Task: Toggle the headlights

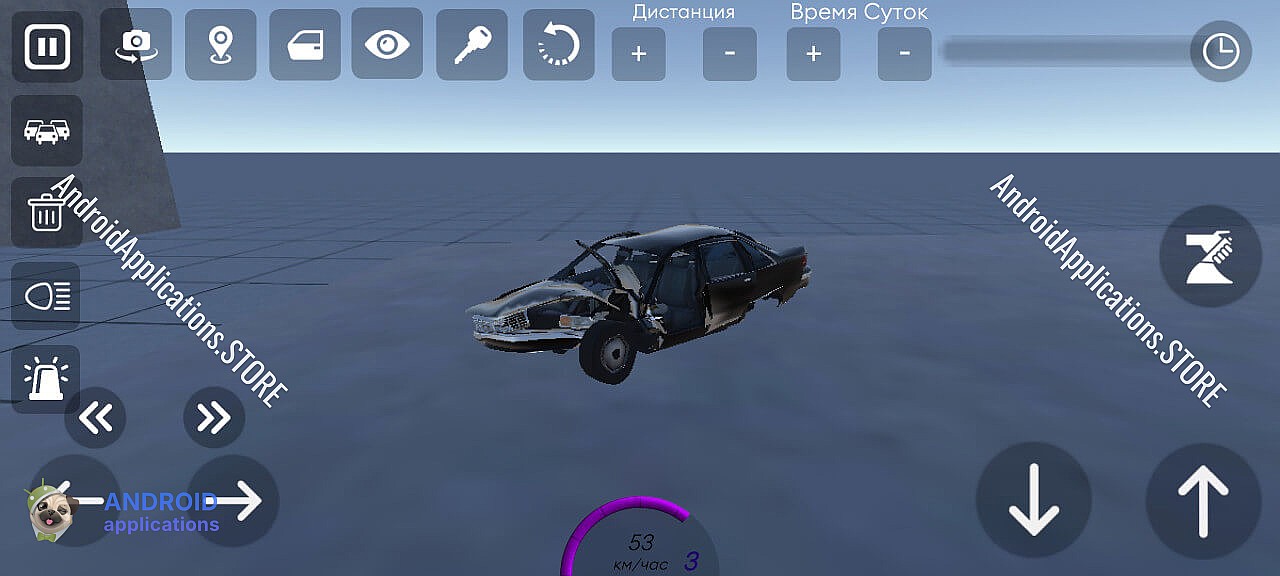Action: (46, 296)
